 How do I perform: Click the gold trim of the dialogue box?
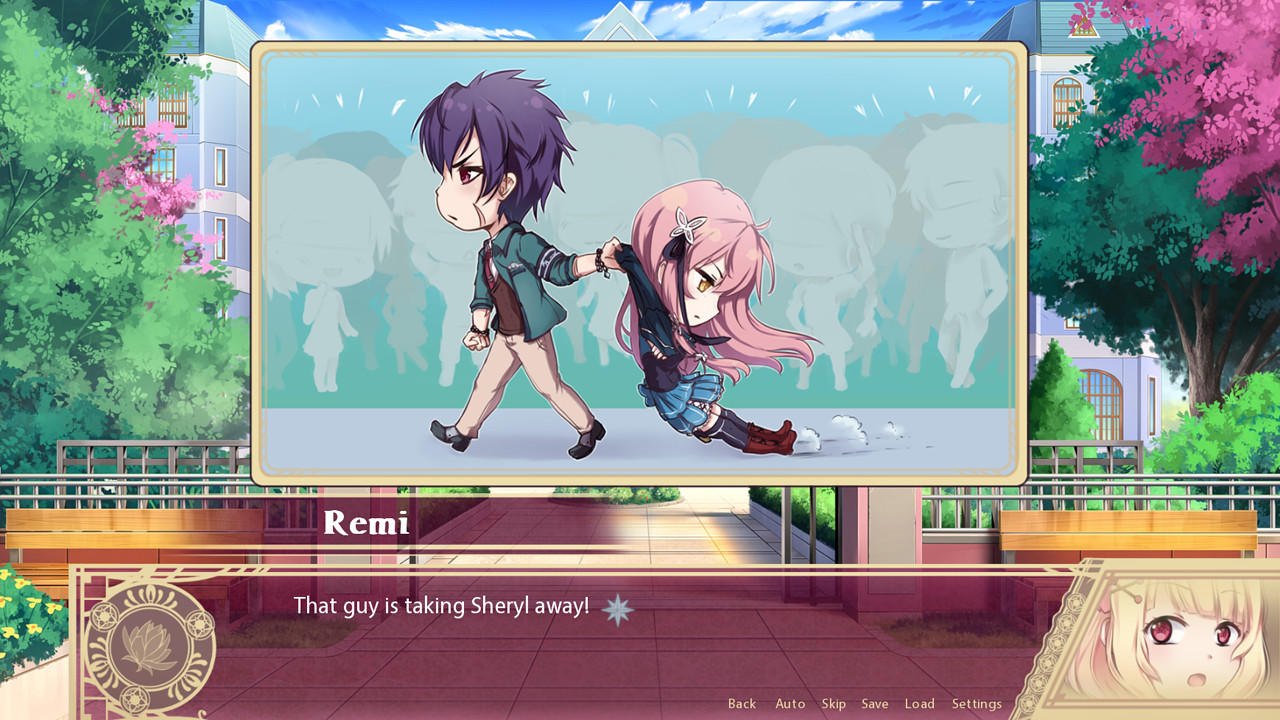pos(640,568)
